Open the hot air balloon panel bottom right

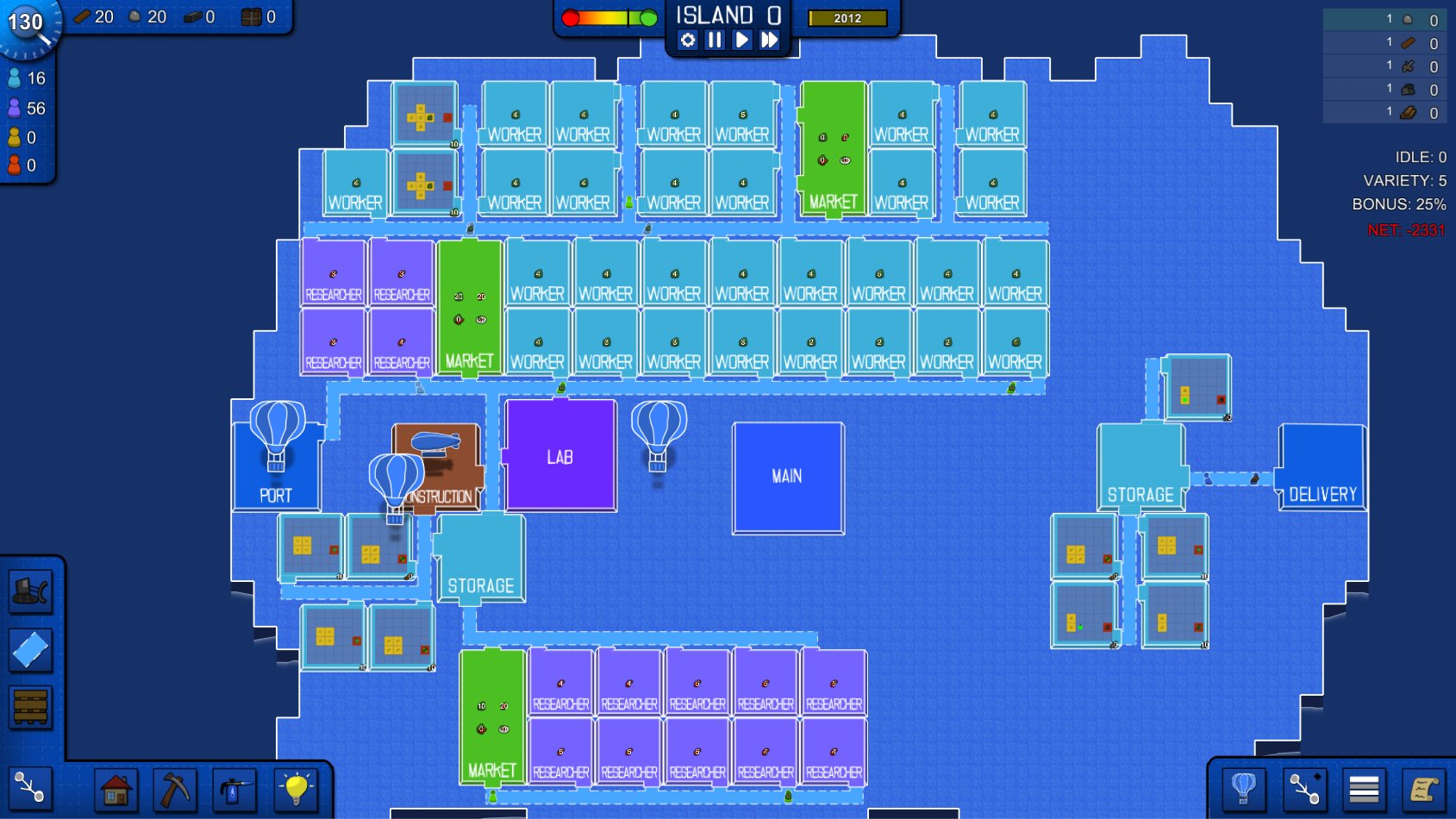click(1243, 788)
